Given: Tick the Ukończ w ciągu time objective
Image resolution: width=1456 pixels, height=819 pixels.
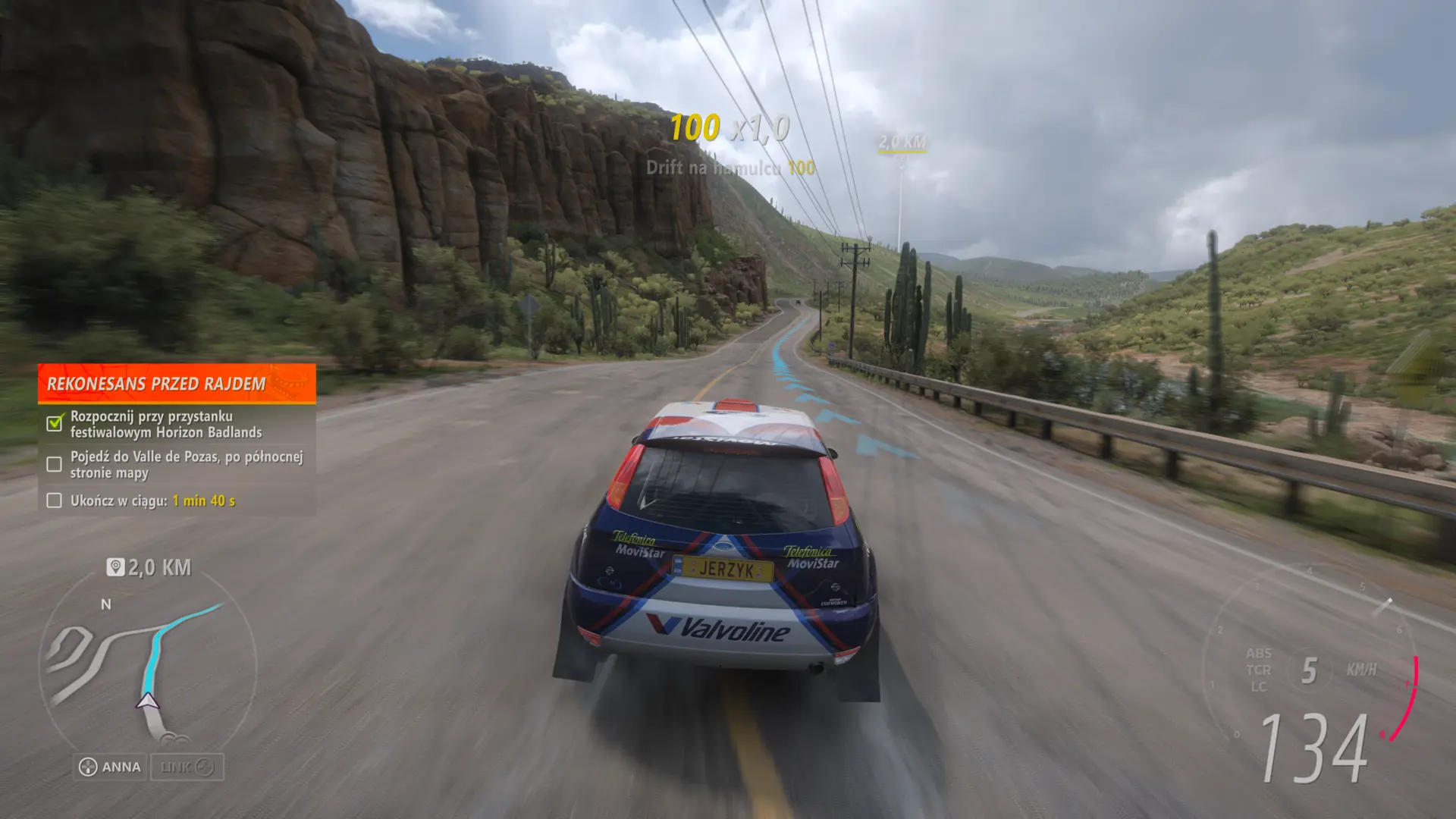Looking at the screenshot, I should coord(53,500).
